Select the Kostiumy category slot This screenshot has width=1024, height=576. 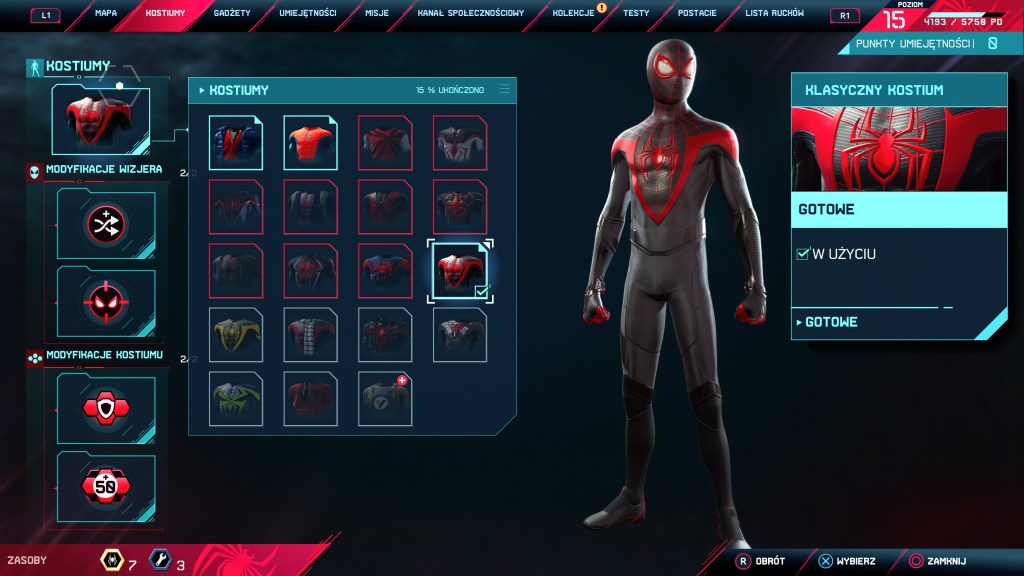(x=100, y=120)
